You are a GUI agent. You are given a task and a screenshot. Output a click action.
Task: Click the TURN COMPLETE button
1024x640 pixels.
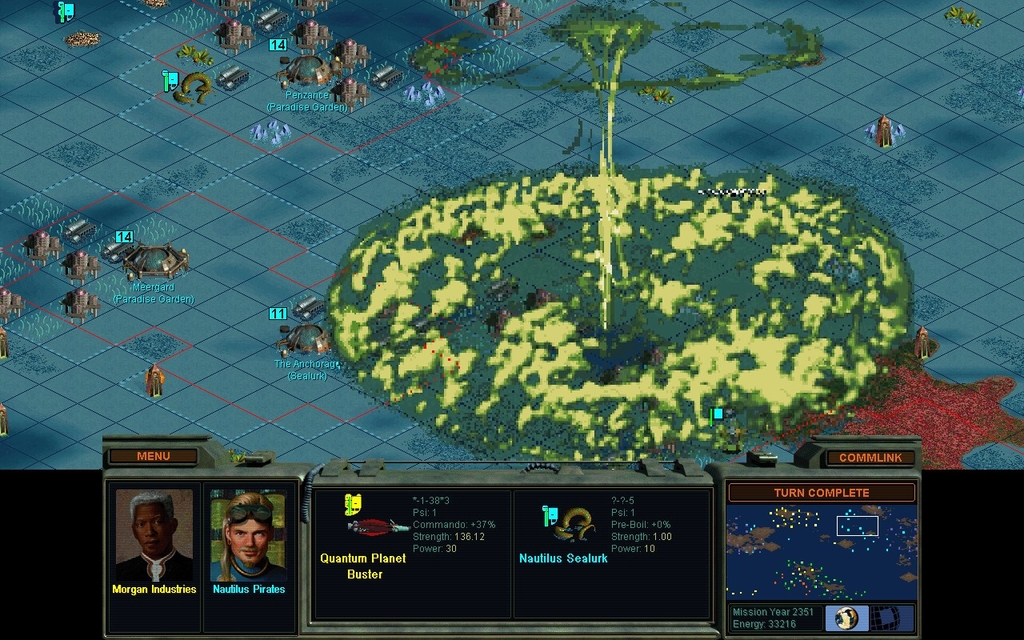click(821, 492)
